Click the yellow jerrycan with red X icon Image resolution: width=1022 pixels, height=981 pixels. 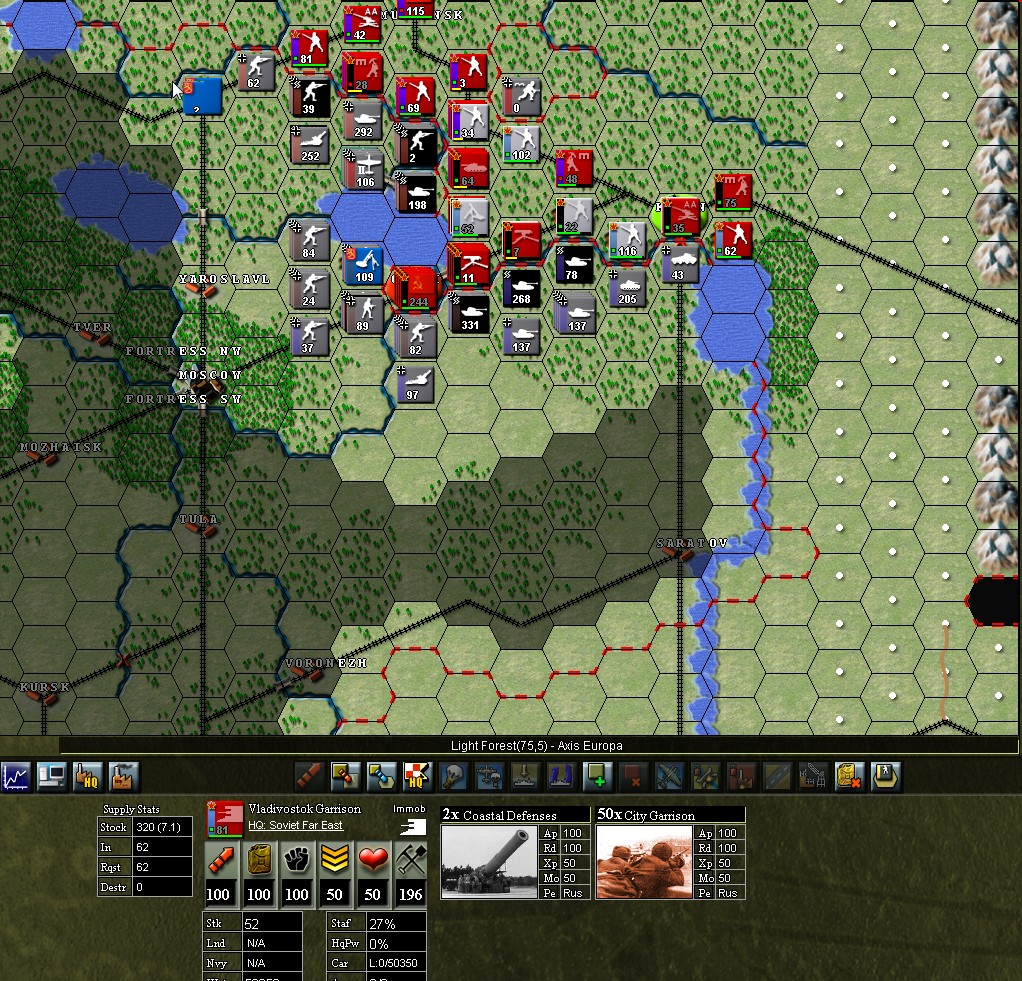pos(849,776)
